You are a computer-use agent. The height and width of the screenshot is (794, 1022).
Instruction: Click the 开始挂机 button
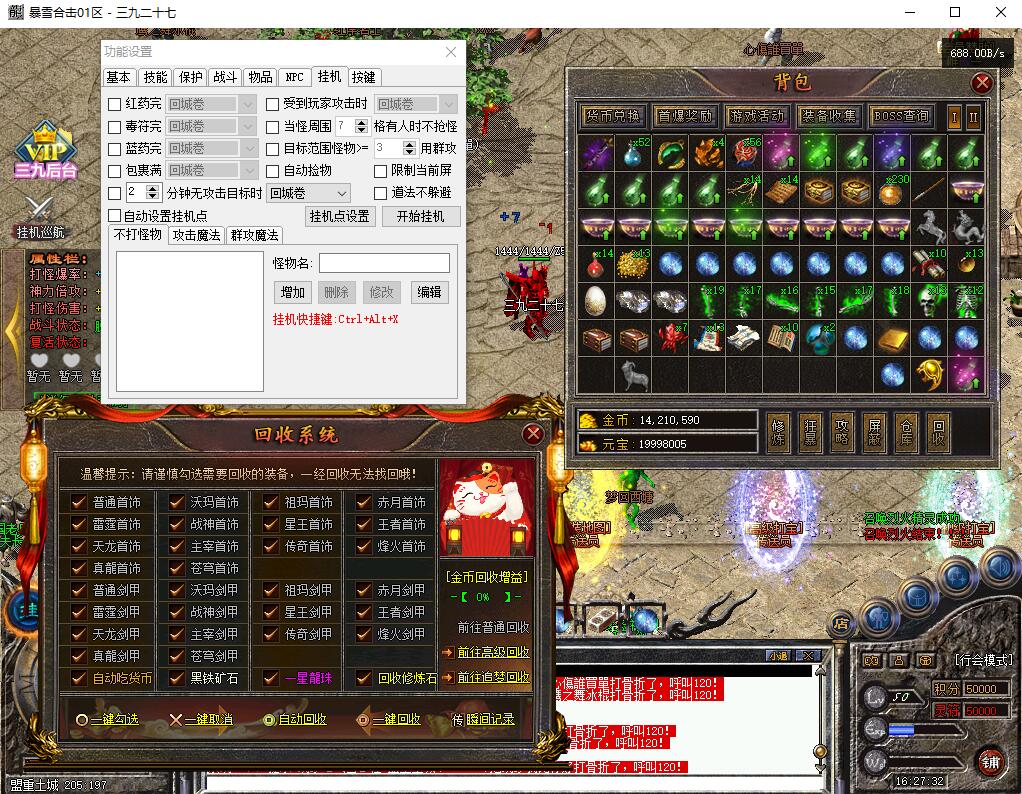pyautogui.click(x=421, y=216)
